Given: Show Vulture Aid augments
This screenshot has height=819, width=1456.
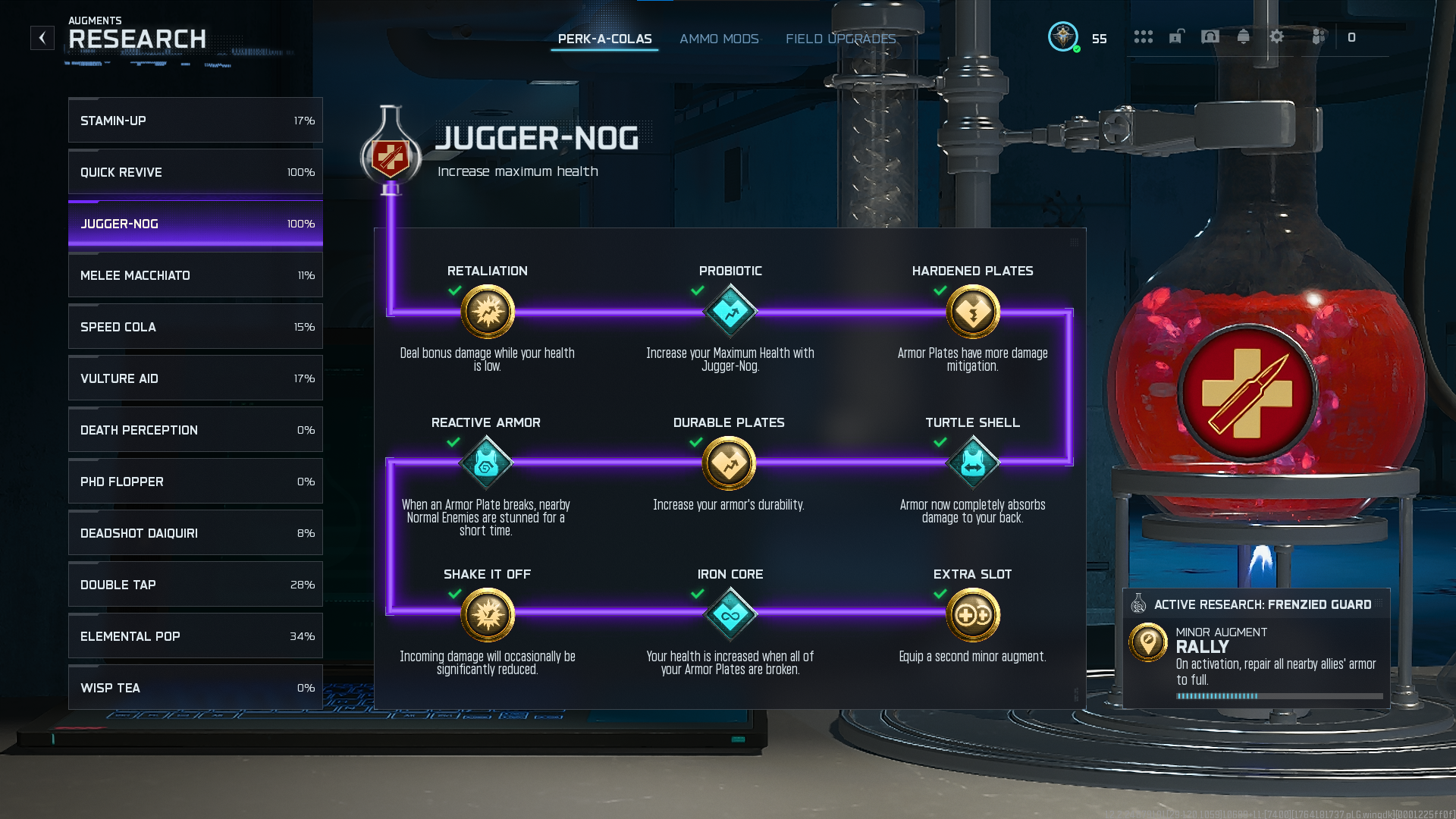Looking at the screenshot, I should coord(195,378).
